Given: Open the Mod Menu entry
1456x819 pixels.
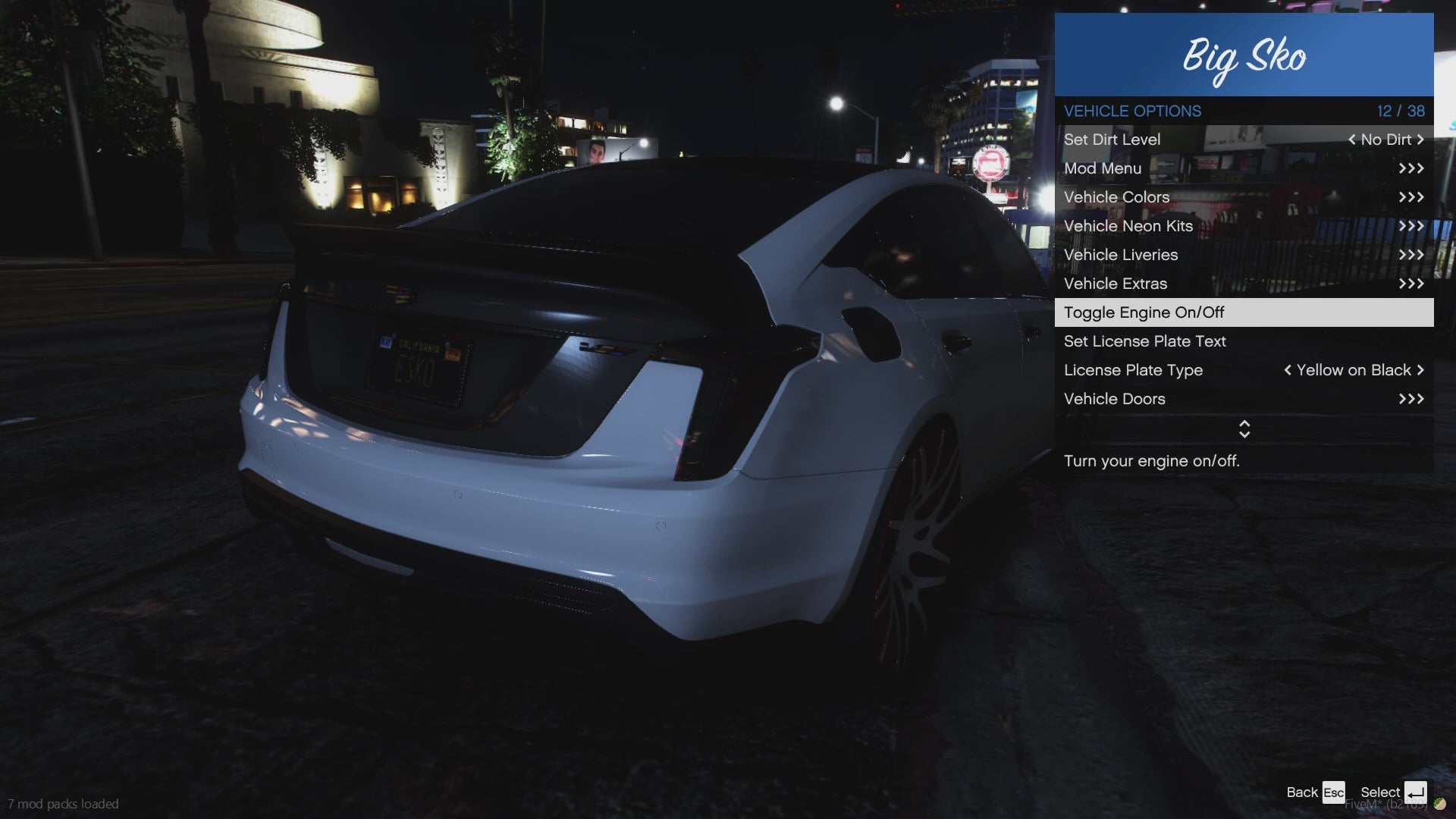Looking at the screenshot, I should (x=1244, y=168).
